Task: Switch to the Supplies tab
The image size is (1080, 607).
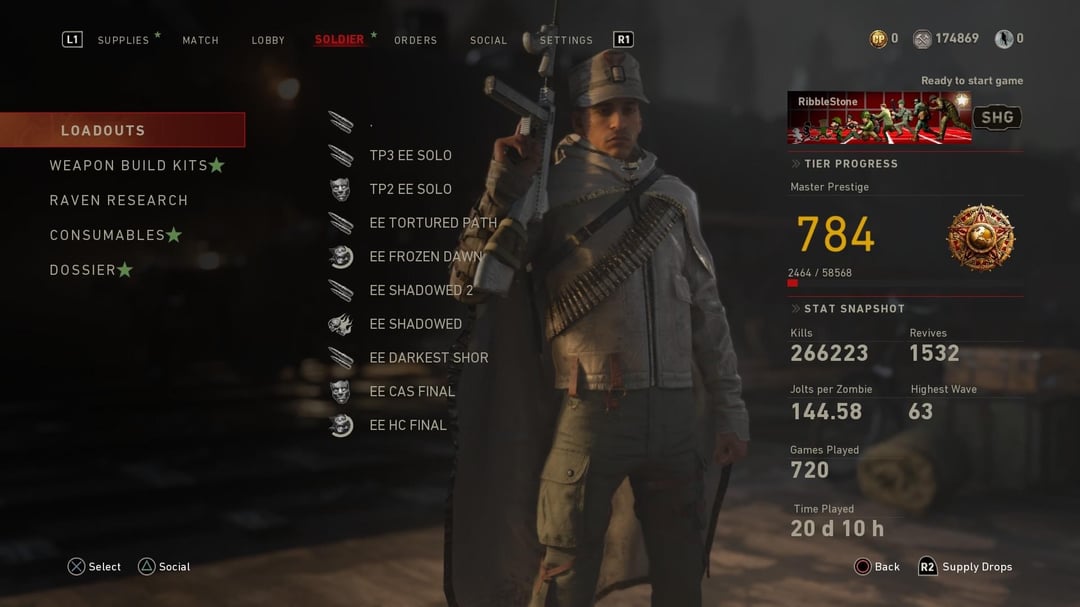Action: click(x=123, y=40)
